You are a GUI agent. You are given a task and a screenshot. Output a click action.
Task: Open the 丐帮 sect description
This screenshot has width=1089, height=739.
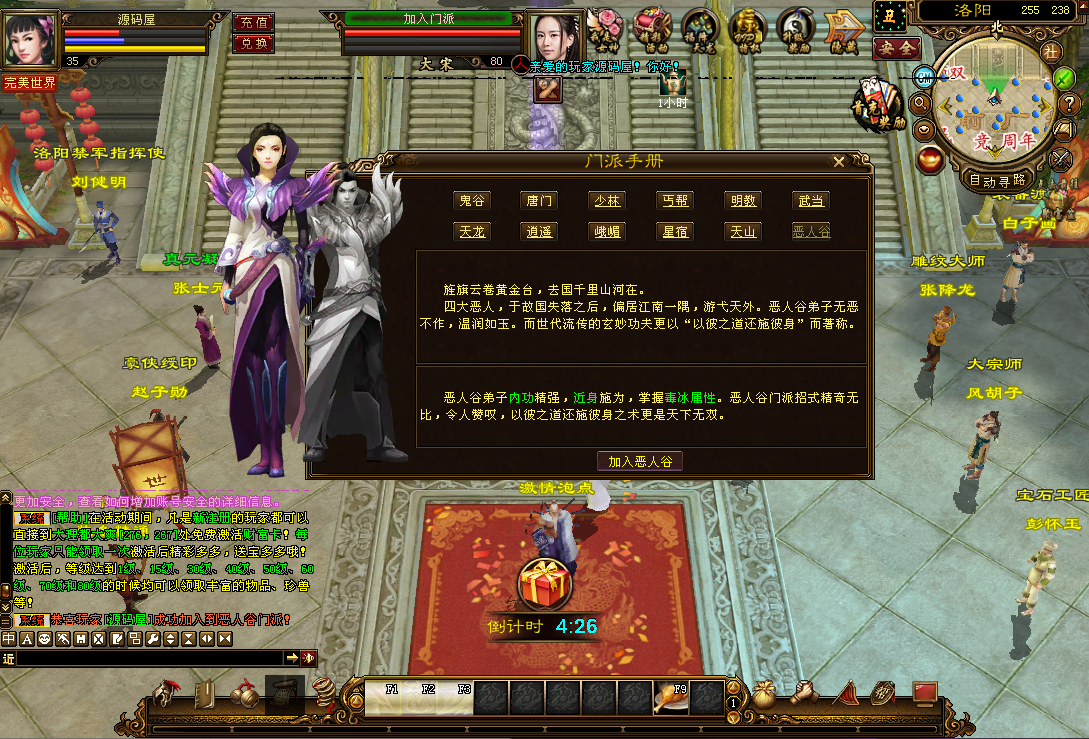[674, 201]
